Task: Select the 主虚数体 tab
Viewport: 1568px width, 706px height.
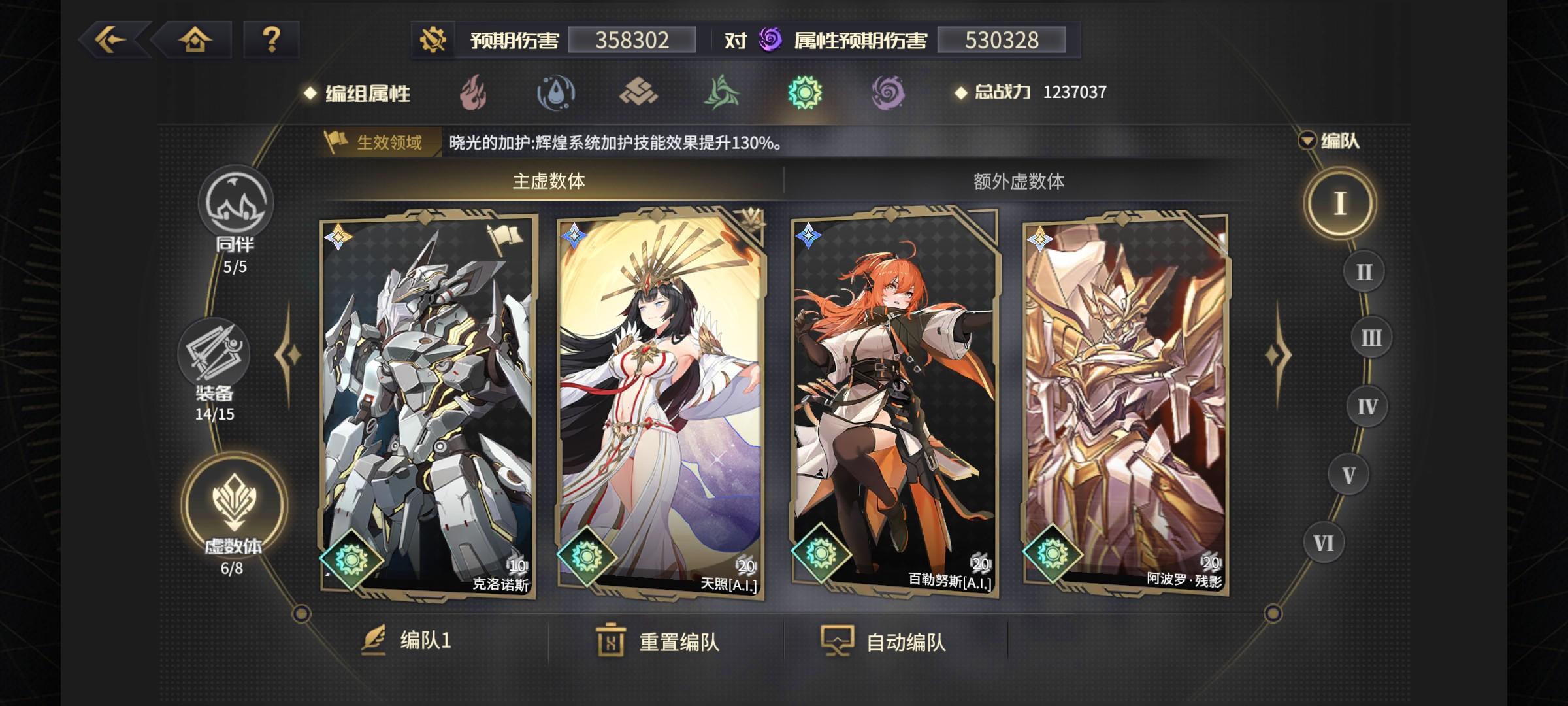Action: pyautogui.click(x=547, y=184)
